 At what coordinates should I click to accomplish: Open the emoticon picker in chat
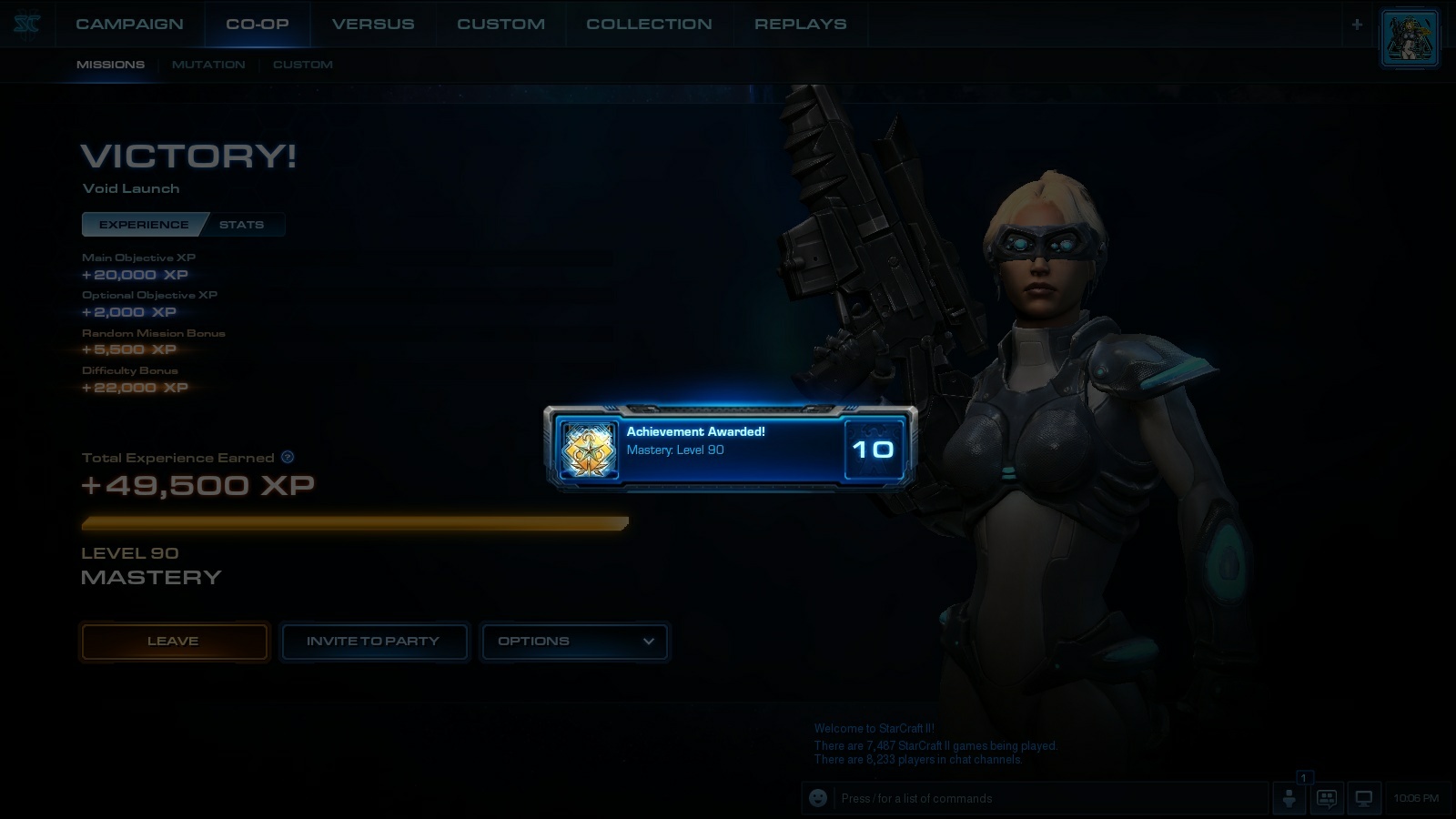(818, 798)
